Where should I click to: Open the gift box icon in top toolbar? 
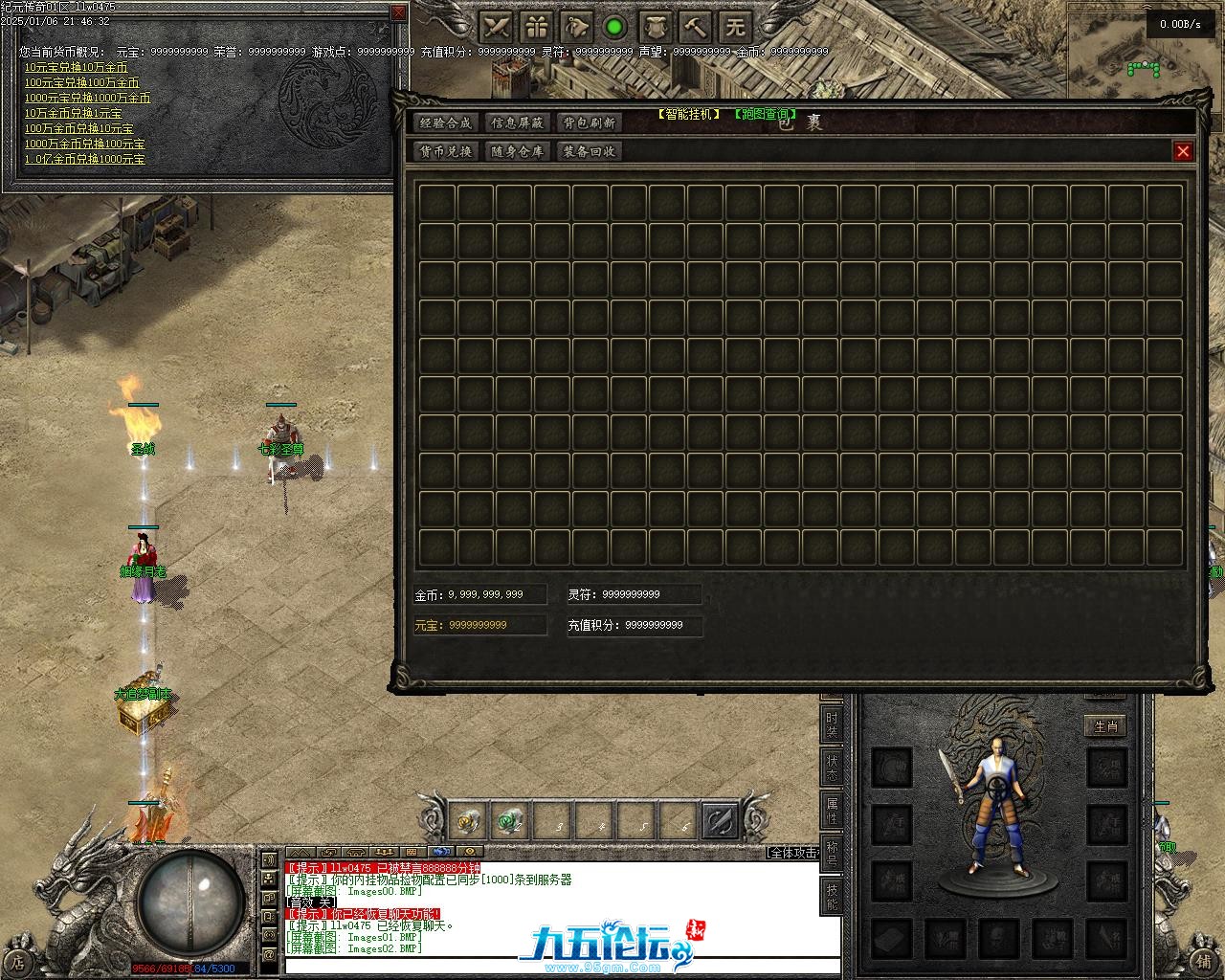coord(536,26)
